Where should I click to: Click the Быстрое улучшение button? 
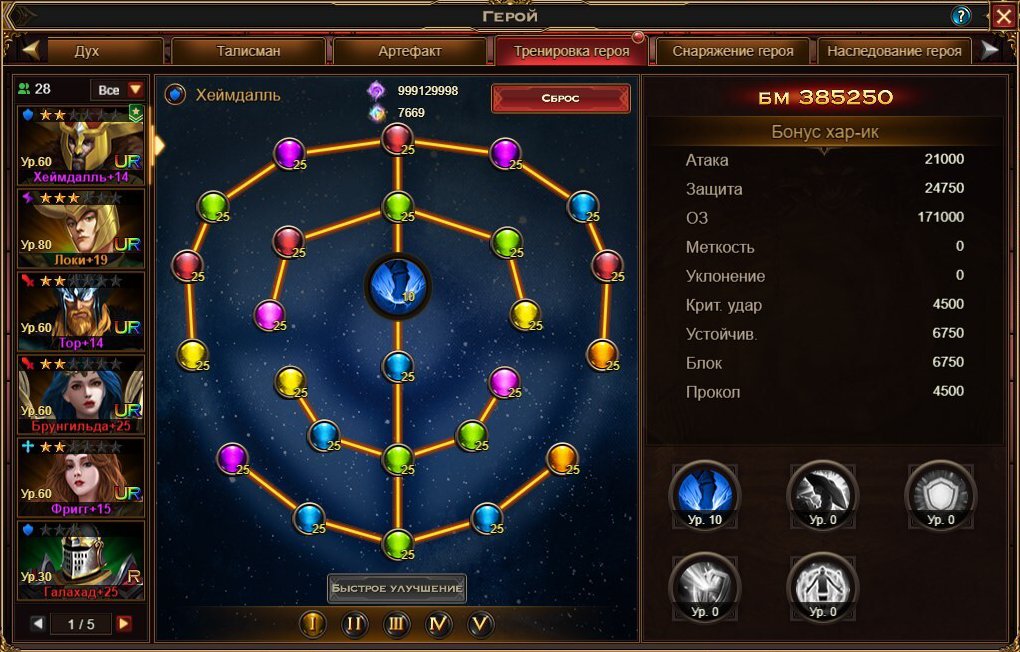tap(397, 588)
